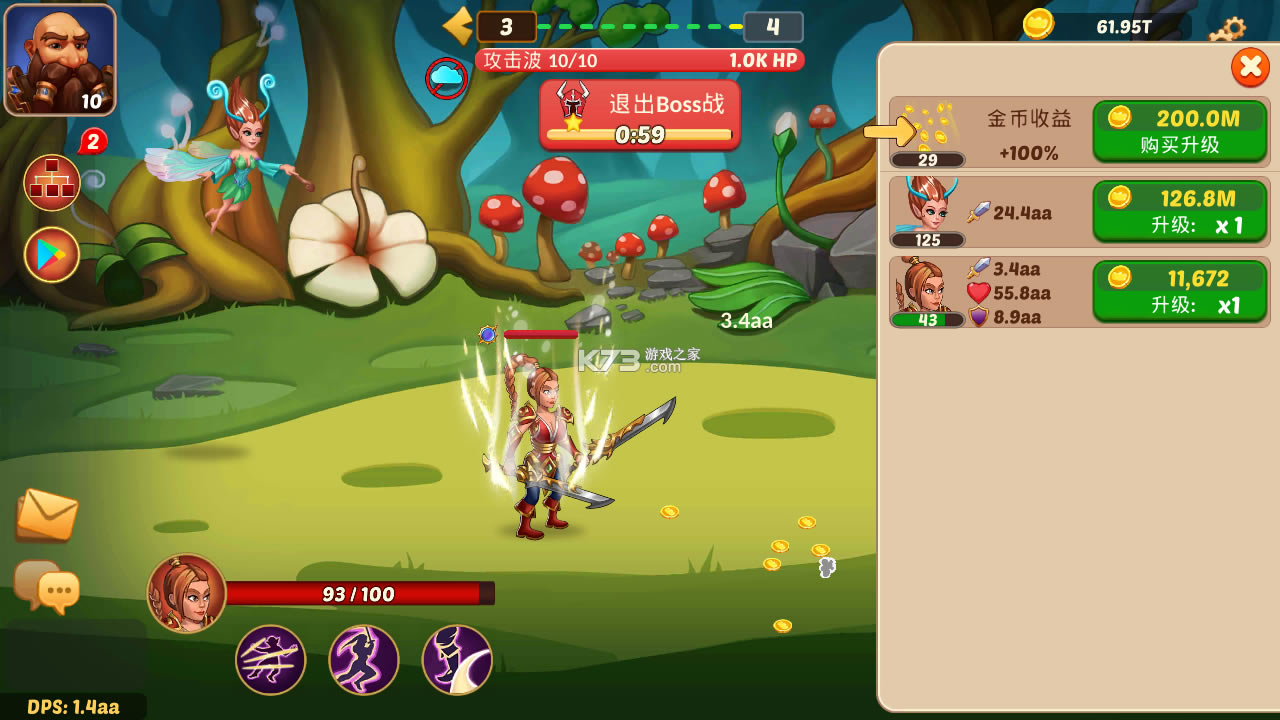Select the warrior hero portrait beside health bar
The width and height of the screenshot is (1280, 720).
(x=187, y=593)
